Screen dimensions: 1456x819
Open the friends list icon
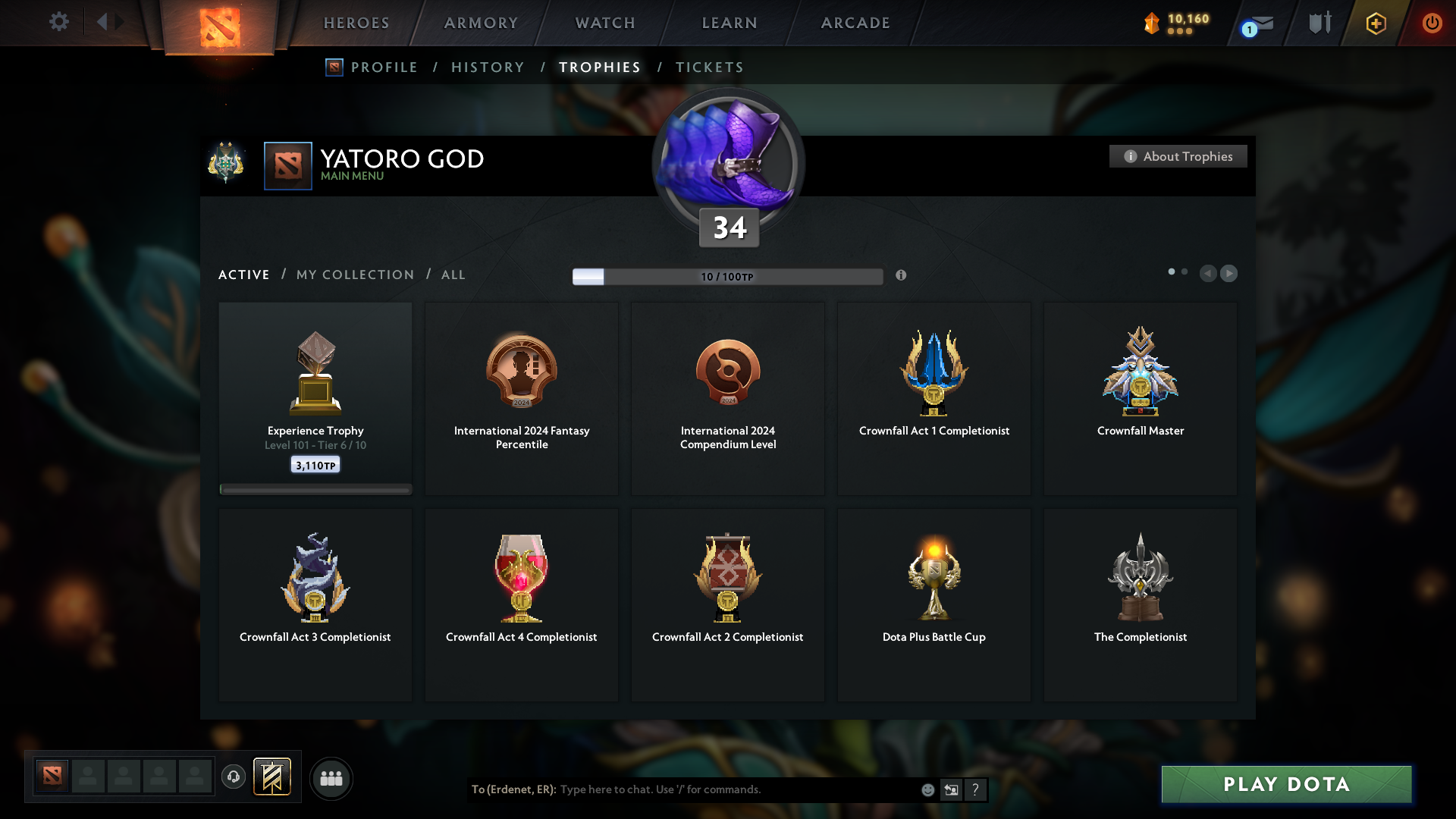point(331,778)
